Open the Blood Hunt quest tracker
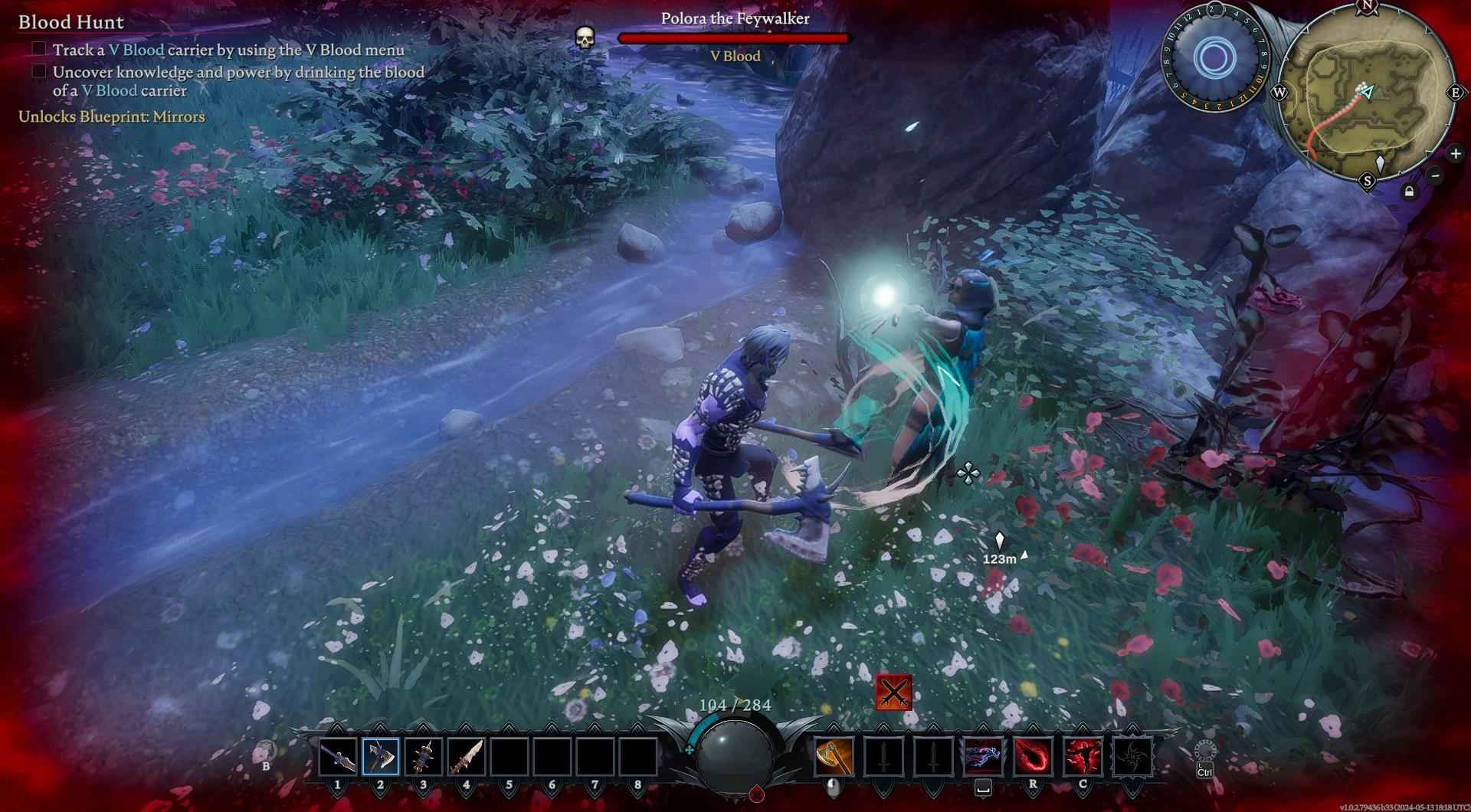Viewport: 1471px width, 812px height. click(71, 21)
